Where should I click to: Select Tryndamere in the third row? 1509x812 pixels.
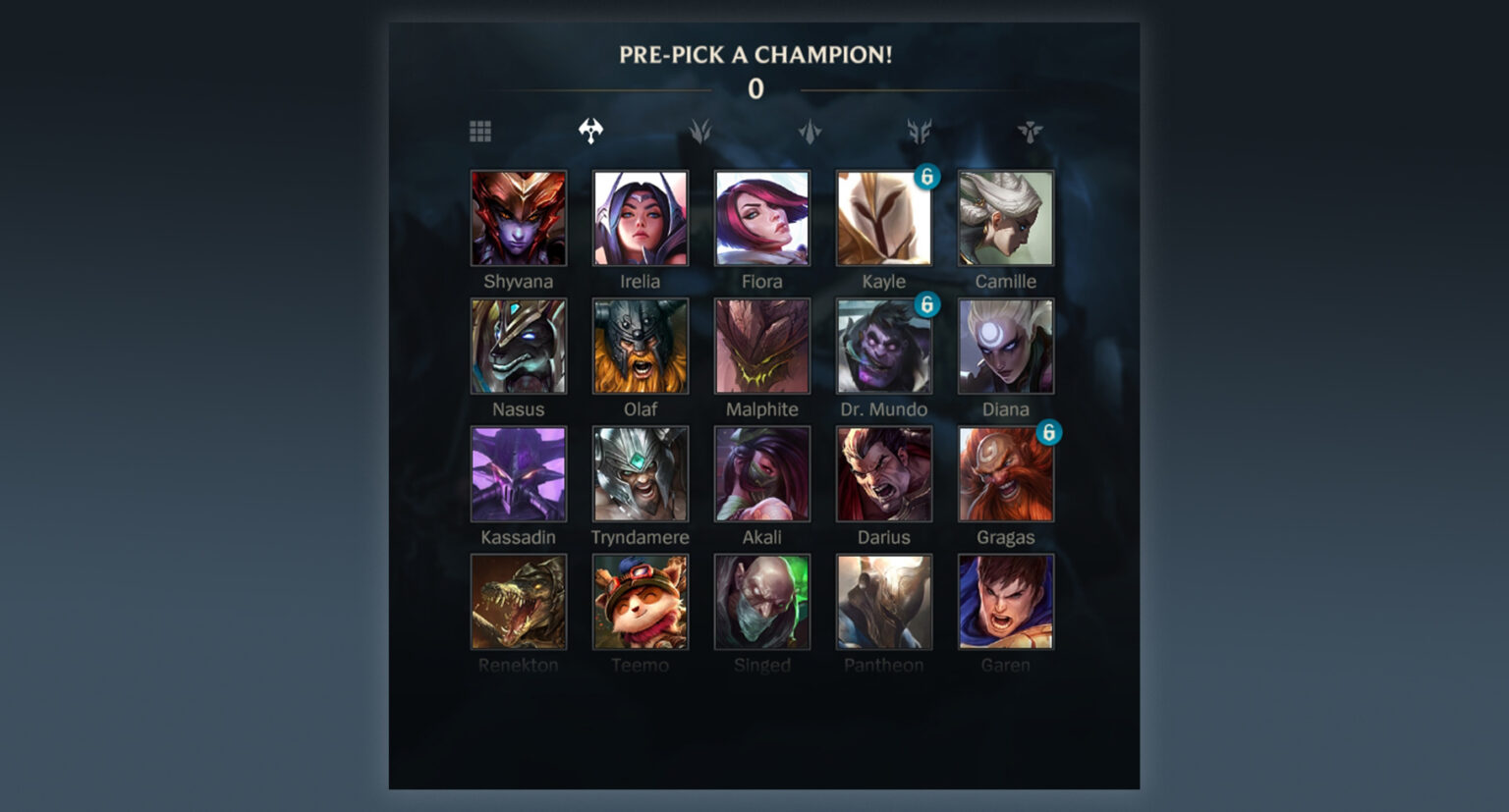[641, 474]
